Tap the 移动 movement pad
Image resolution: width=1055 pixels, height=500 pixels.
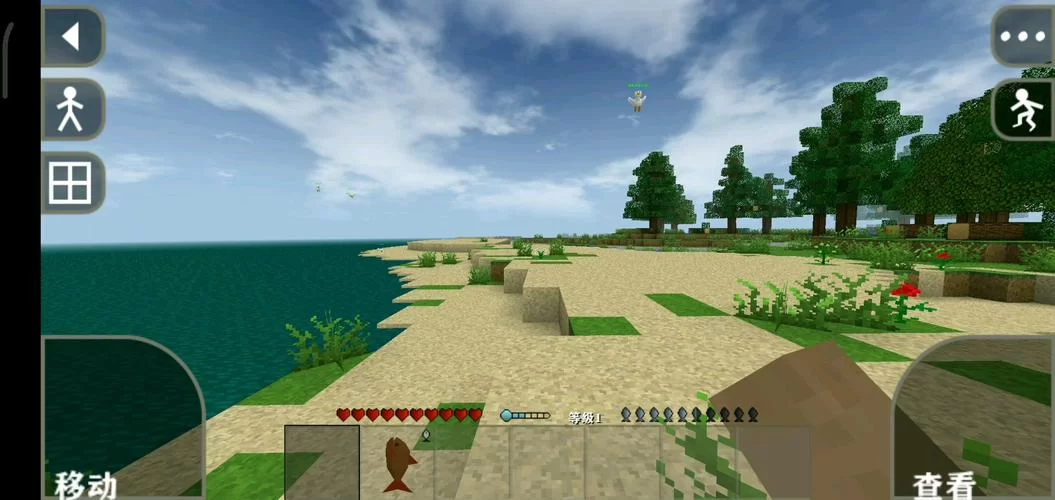[x=120, y=420]
